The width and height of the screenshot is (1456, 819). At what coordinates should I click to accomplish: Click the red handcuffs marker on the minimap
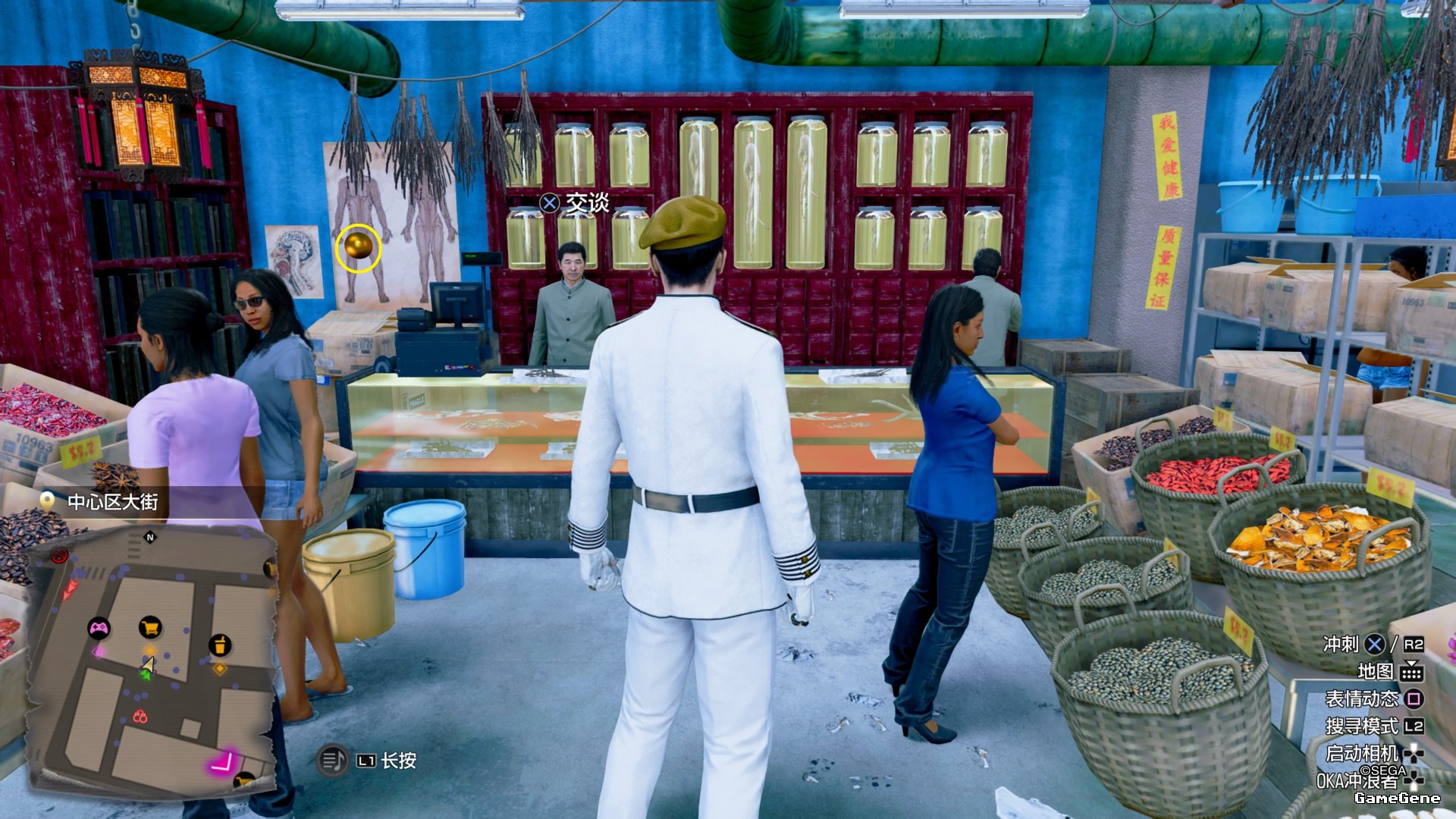pos(140,716)
